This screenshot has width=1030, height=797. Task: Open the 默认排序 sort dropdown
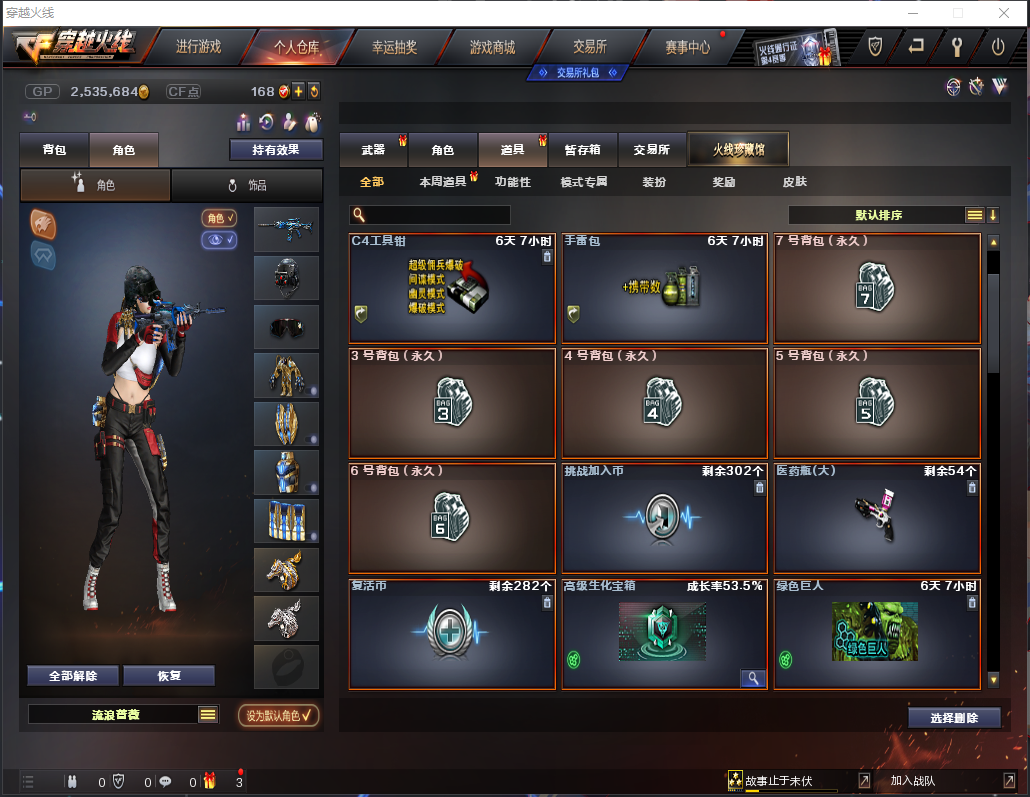[x=880, y=215]
